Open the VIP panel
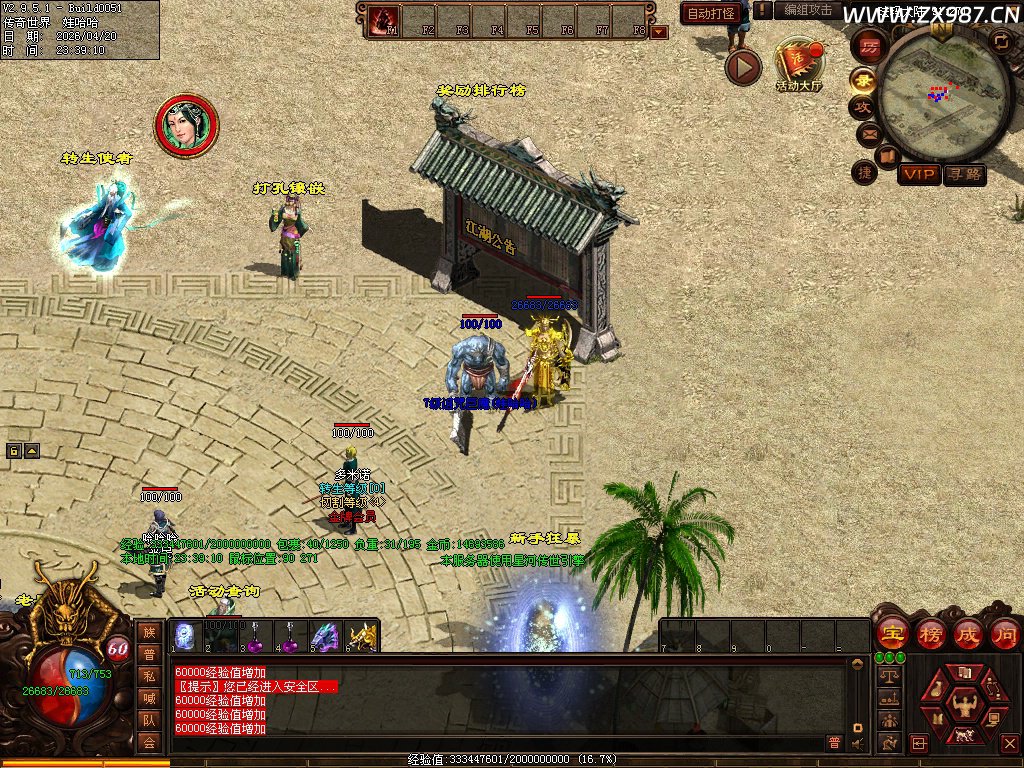1024x768 pixels. tap(919, 174)
